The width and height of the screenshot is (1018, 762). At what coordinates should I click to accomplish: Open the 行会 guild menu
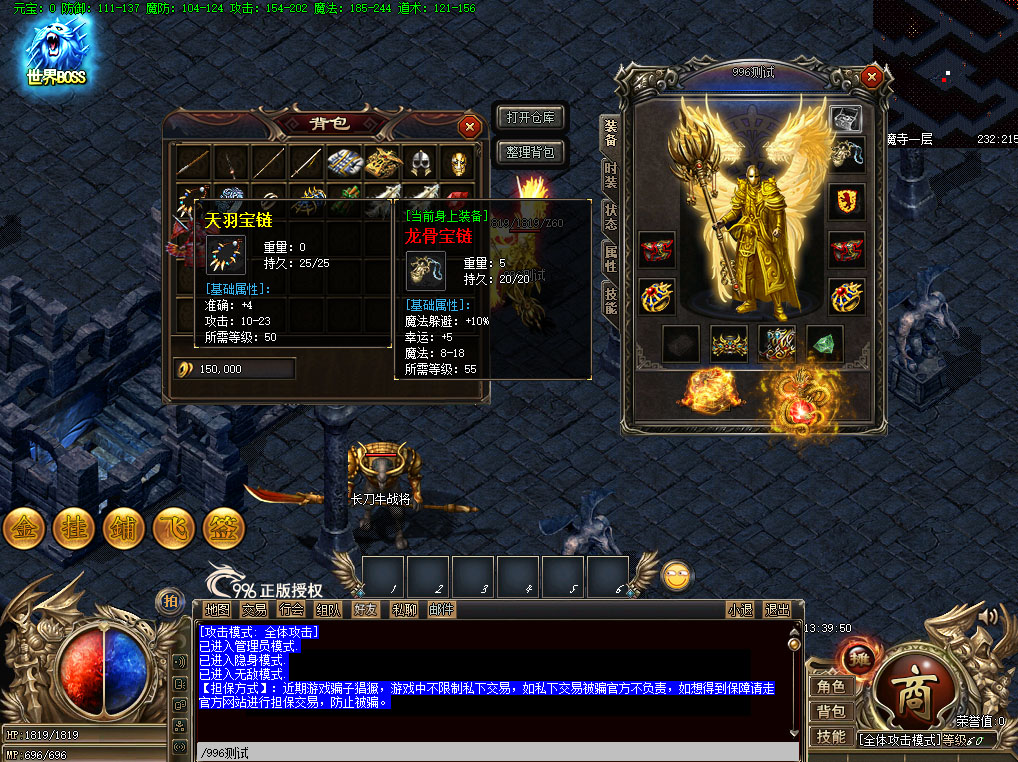pos(291,609)
